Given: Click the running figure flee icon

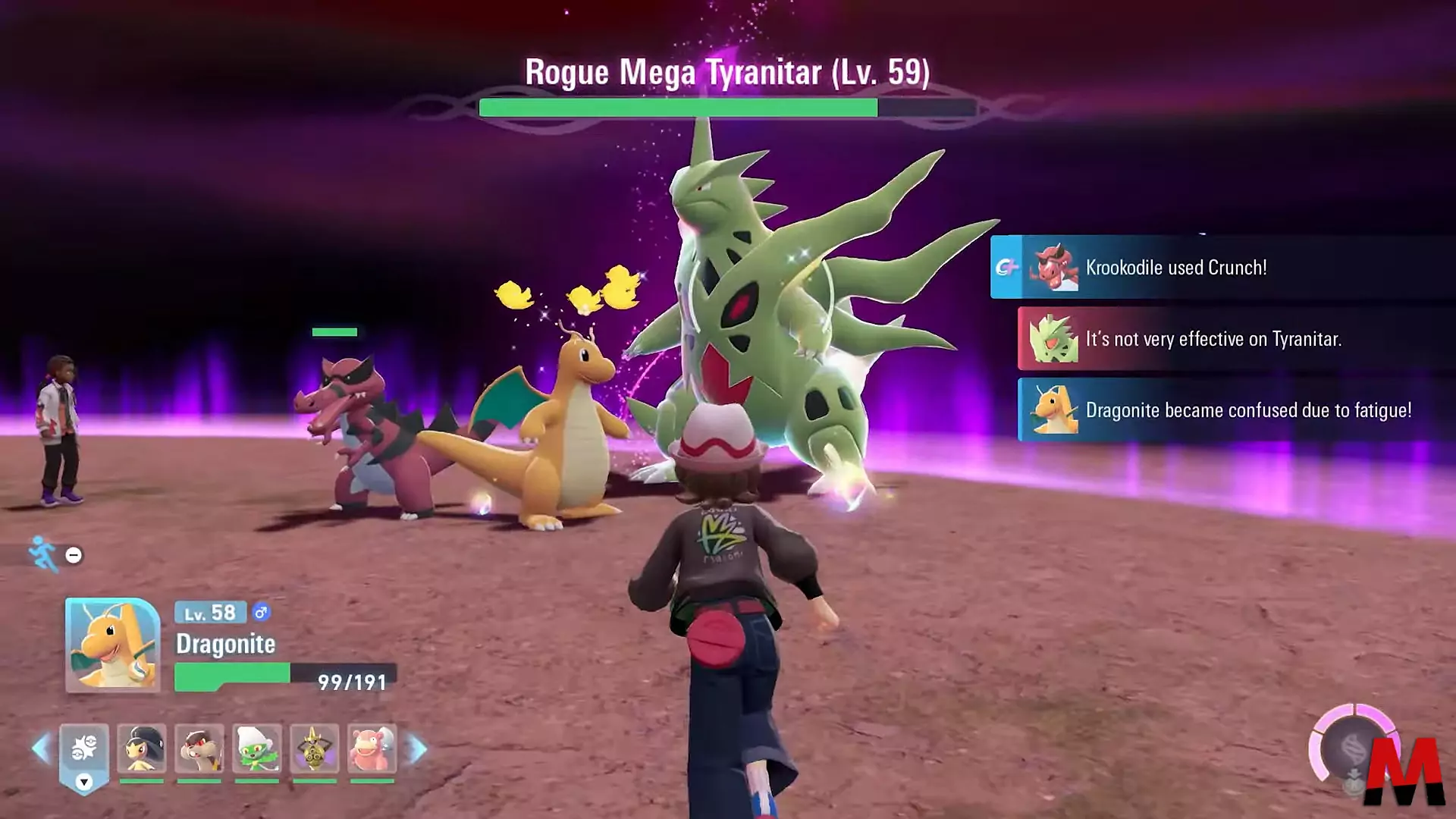Looking at the screenshot, I should point(43,554).
